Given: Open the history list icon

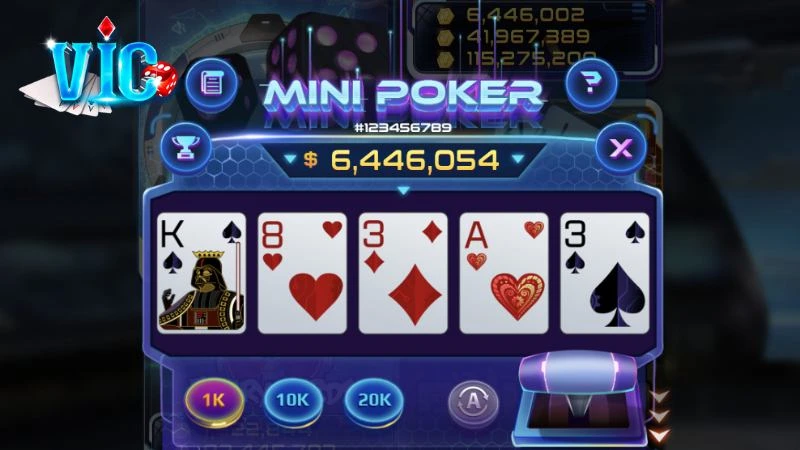Looking at the screenshot, I should [211, 81].
